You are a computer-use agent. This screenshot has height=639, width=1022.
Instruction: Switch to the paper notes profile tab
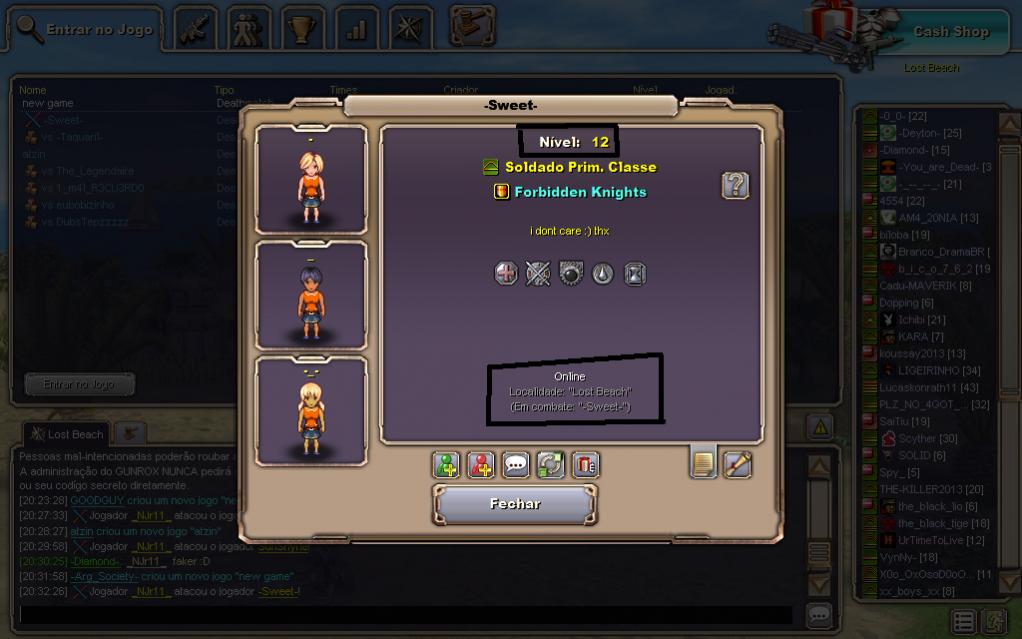(x=704, y=463)
